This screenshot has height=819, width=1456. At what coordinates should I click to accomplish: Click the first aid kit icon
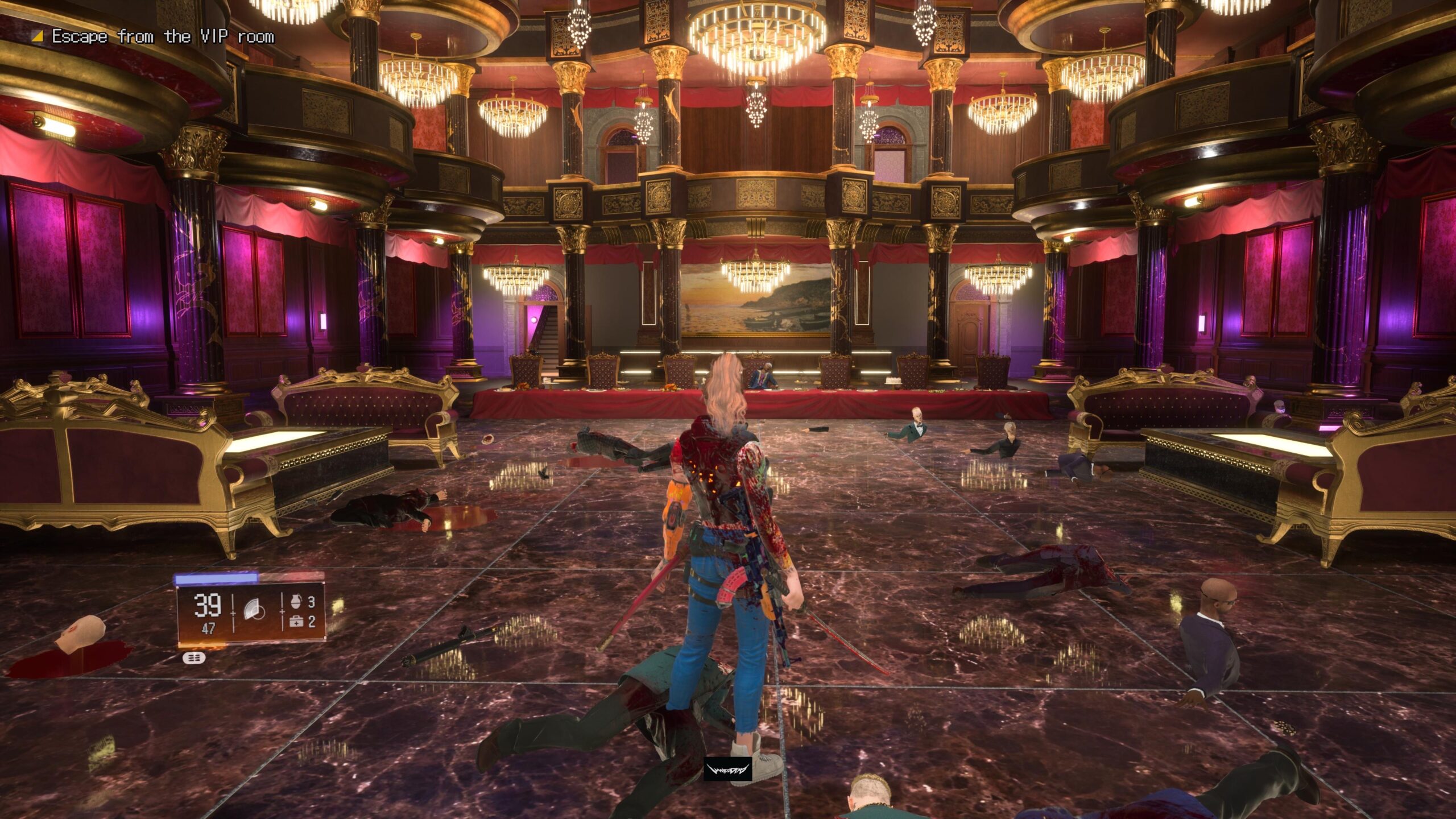click(x=296, y=622)
